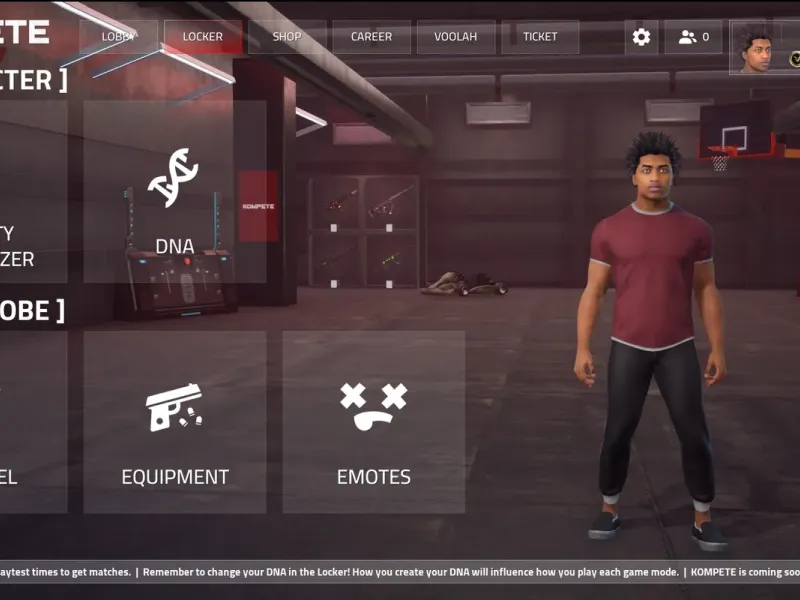Choose the Equipment tile

[174, 421]
